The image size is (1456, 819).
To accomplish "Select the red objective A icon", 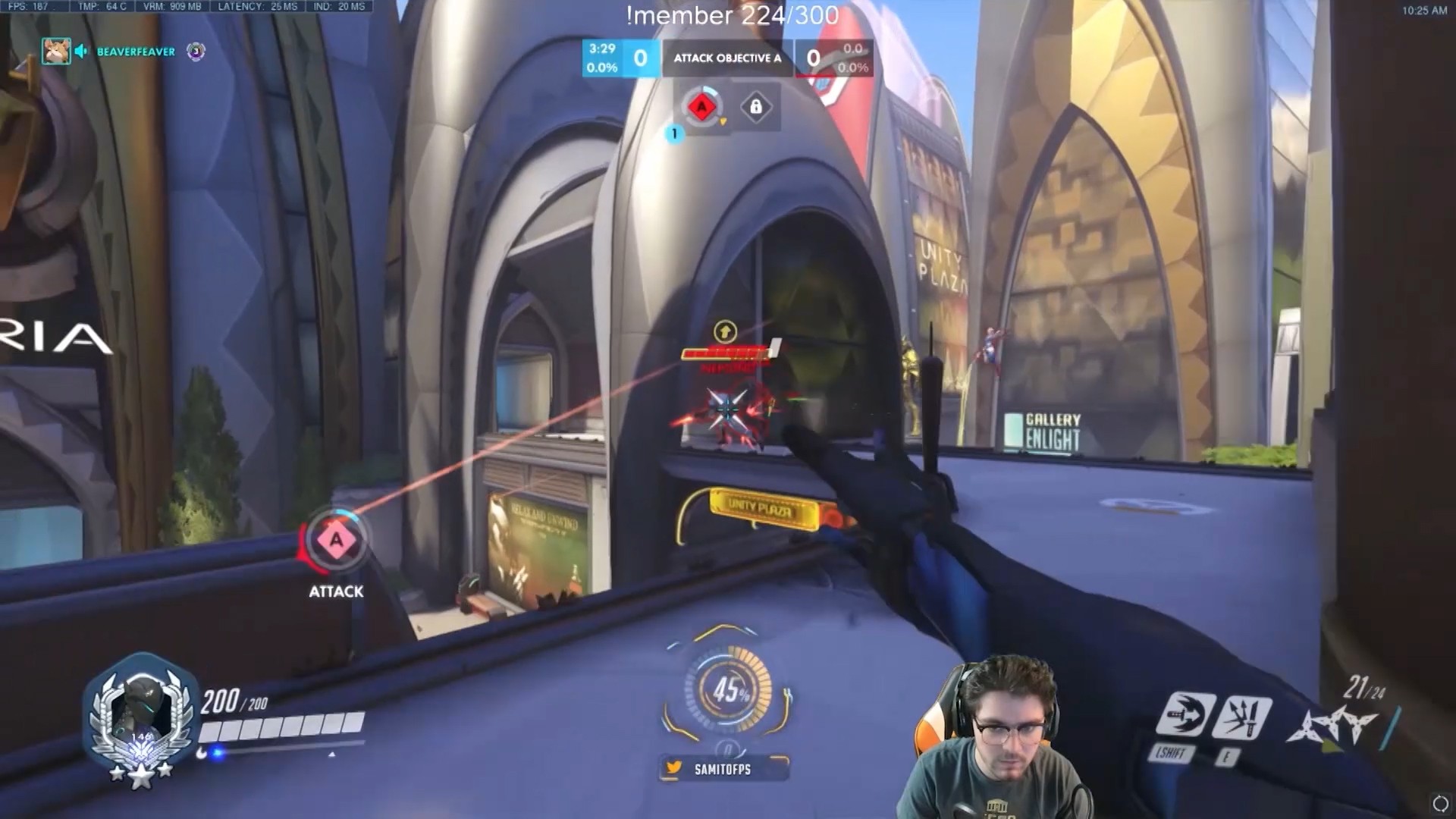I will click(x=701, y=107).
